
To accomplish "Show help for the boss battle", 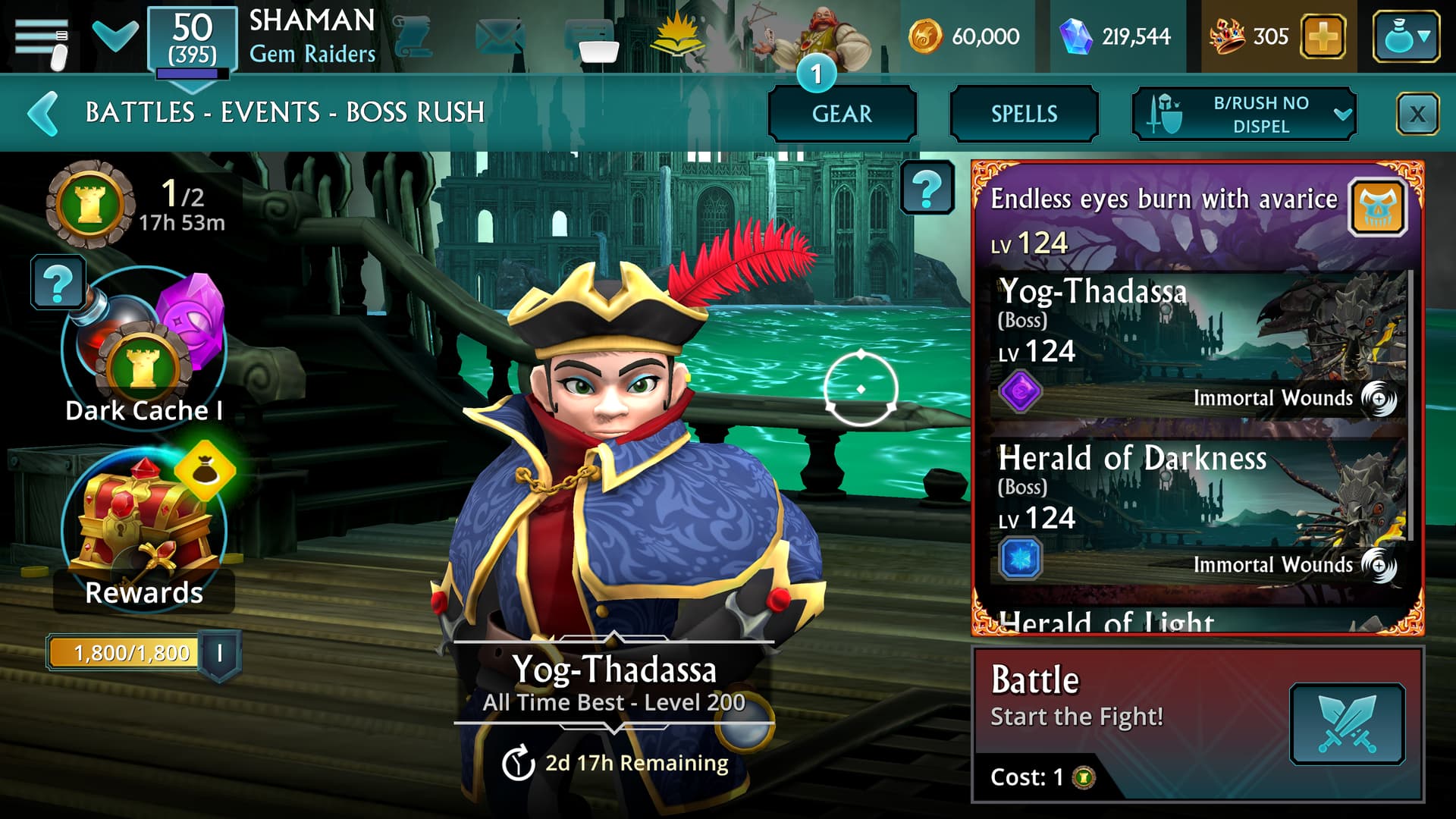I will coord(927,187).
